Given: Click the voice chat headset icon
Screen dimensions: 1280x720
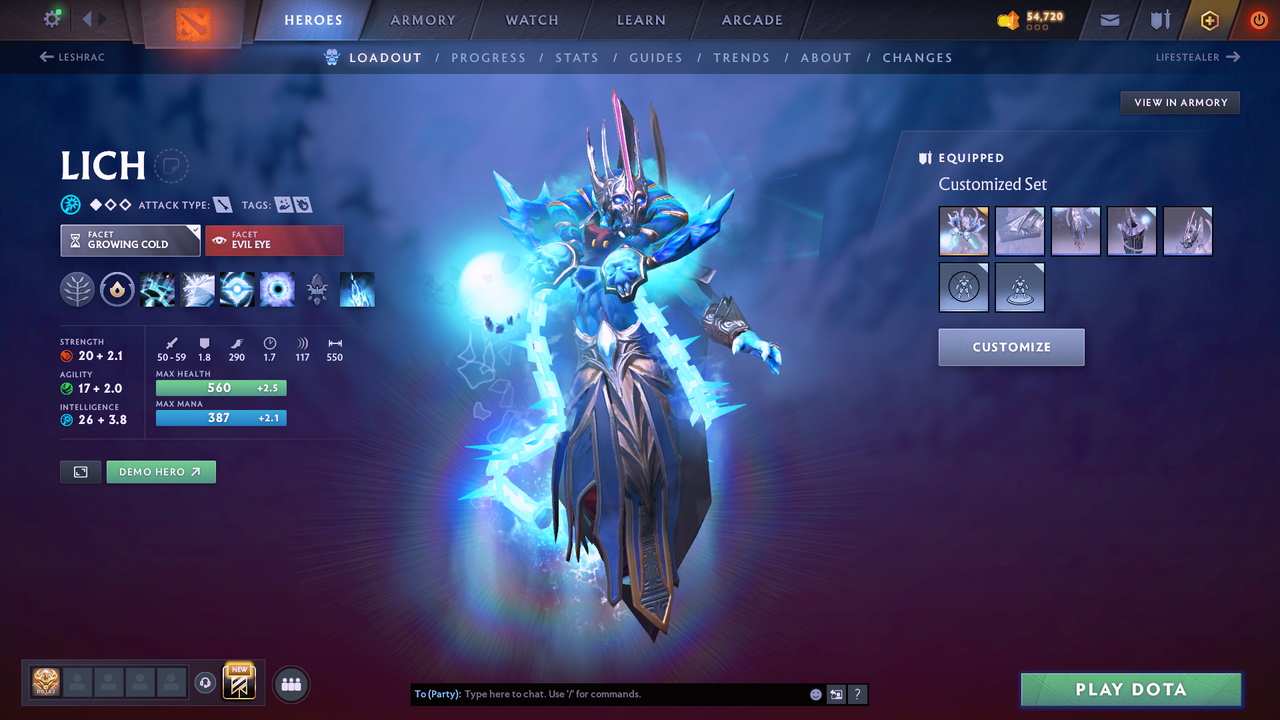Looking at the screenshot, I should tap(207, 683).
